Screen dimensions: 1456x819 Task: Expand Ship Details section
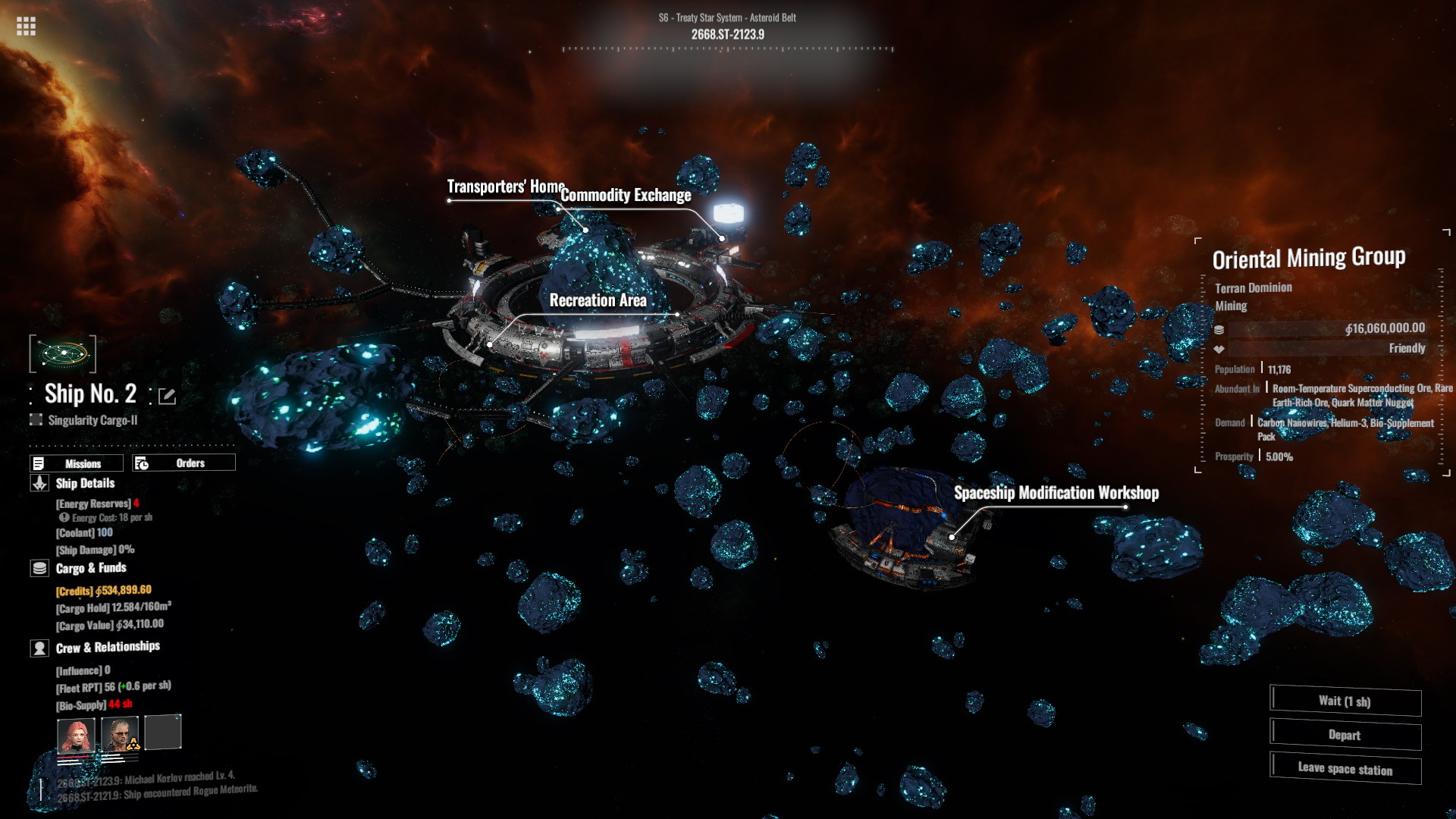tap(85, 484)
